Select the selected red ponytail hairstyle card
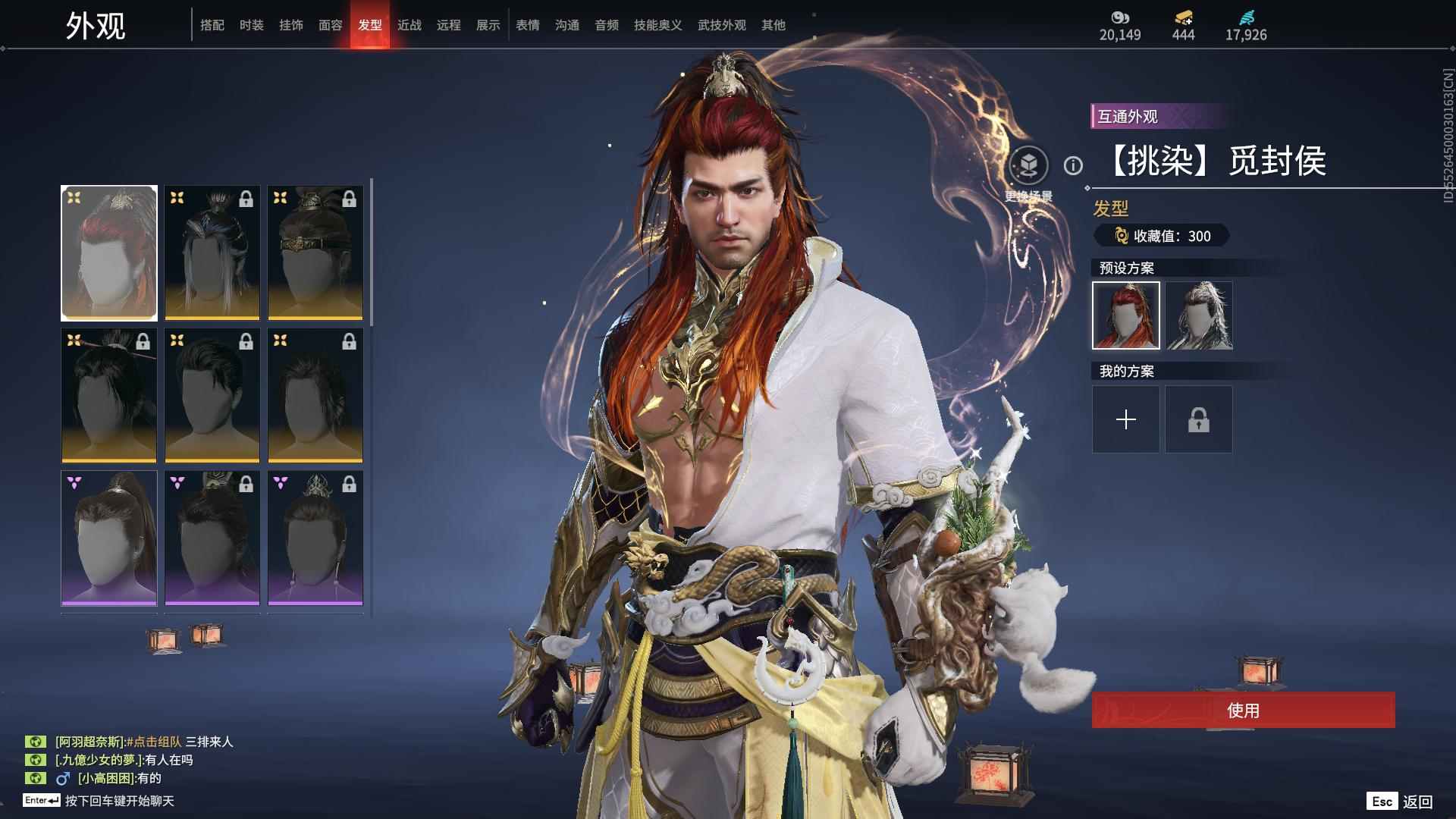Screen dimensions: 1456x819 coord(109,253)
